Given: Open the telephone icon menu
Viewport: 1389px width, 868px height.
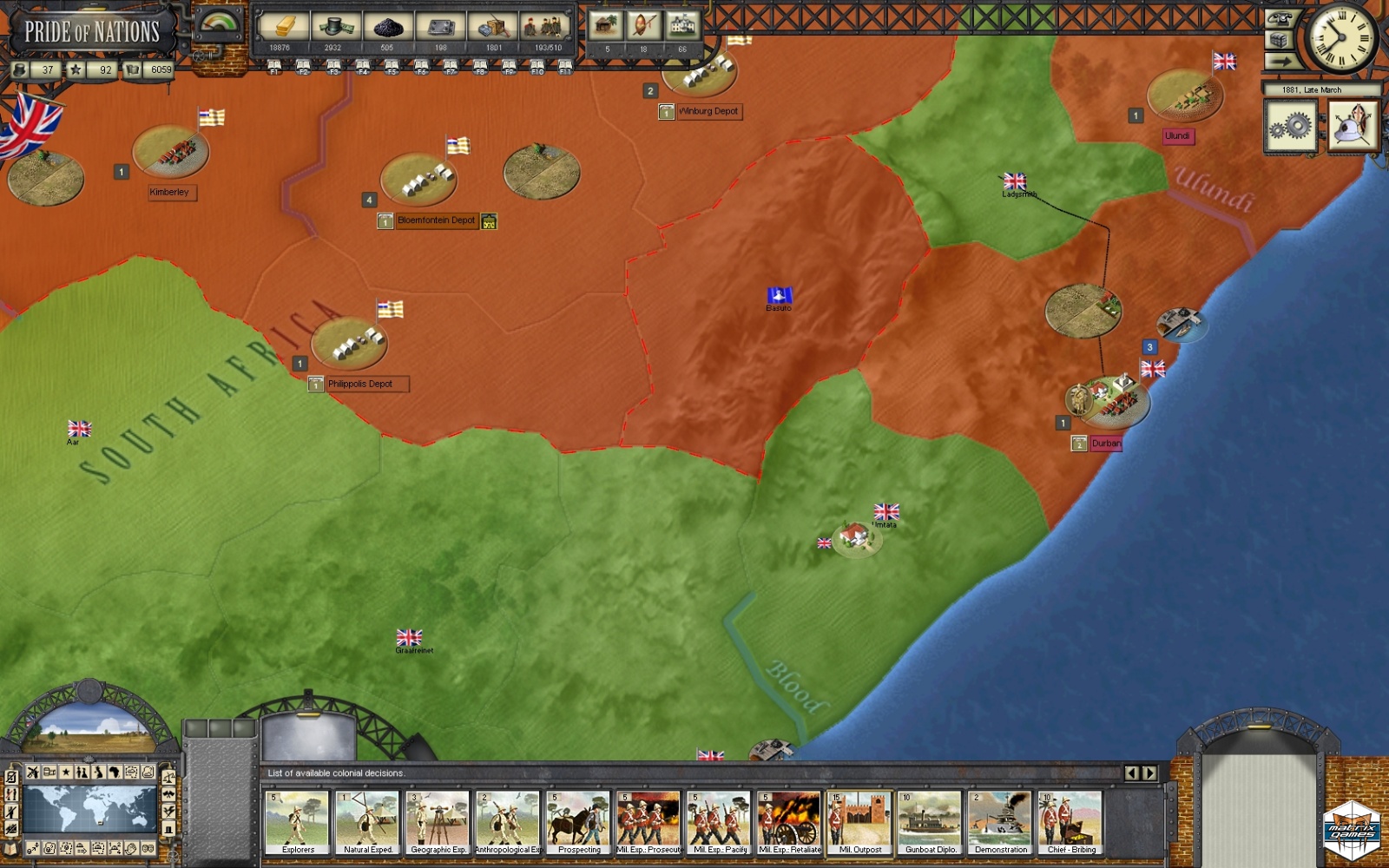Looking at the screenshot, I should tap(1279, 18).
